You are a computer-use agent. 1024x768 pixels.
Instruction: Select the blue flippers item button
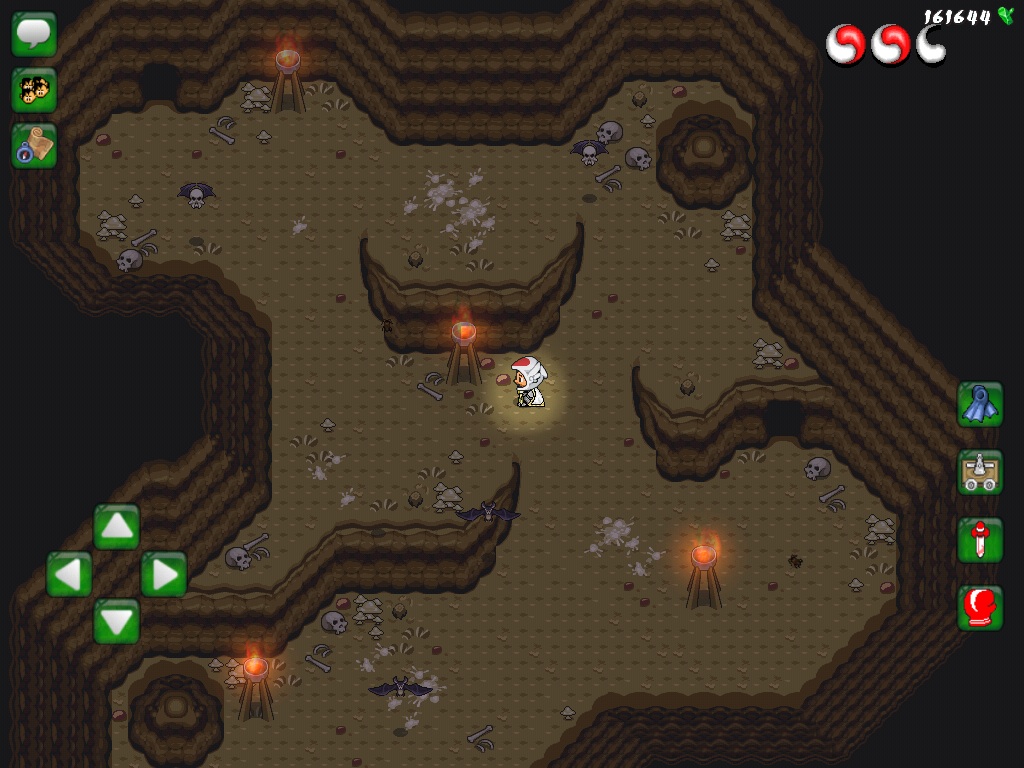[980, 404]
